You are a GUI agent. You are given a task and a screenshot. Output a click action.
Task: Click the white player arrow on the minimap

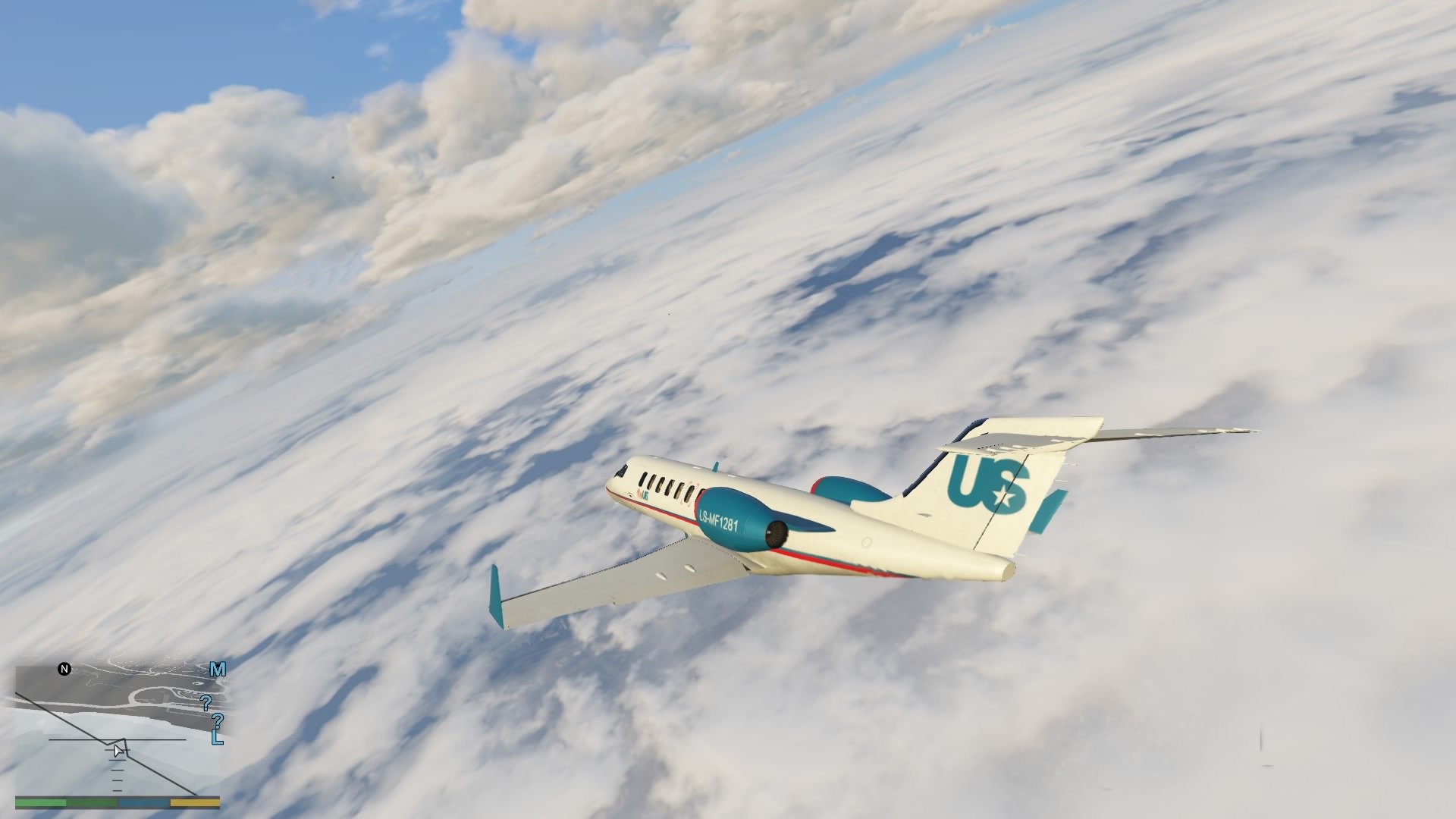point(118,751)
